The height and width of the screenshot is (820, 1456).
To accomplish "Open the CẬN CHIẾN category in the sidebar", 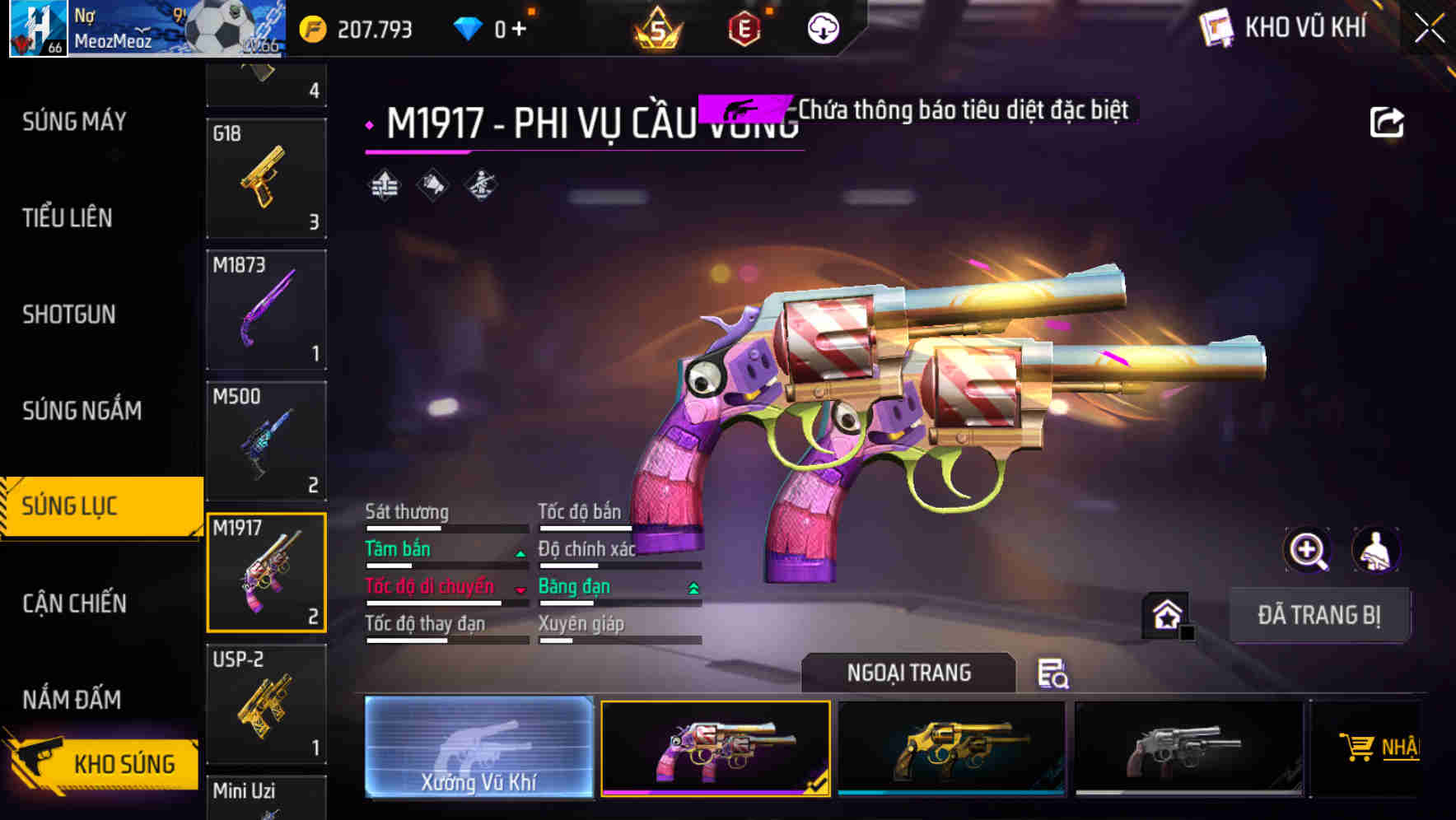I will click(x=72, y=603).
